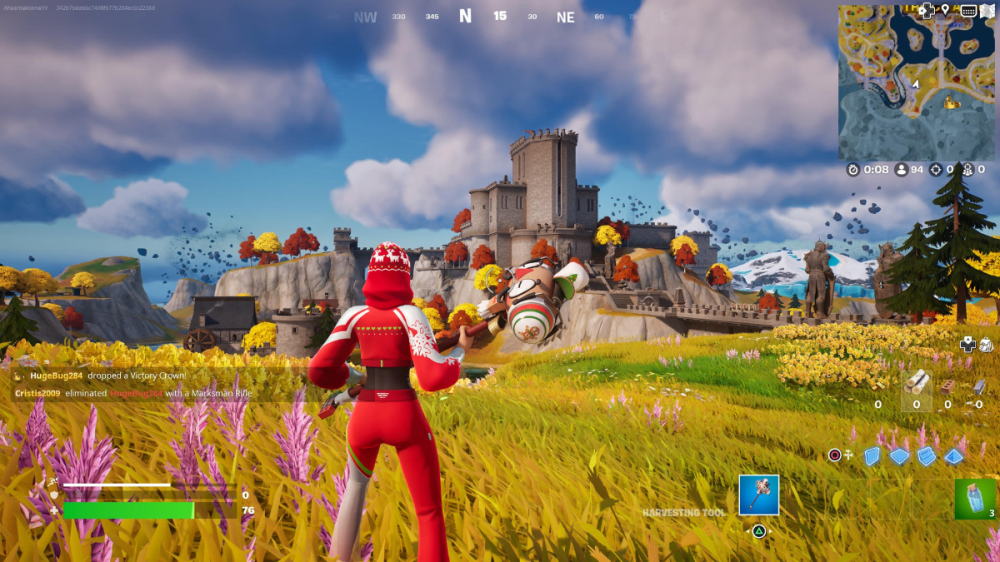The image size is (1000, 562).
Task: Select the pyramid roof building piece
Action: click(953, 456)
